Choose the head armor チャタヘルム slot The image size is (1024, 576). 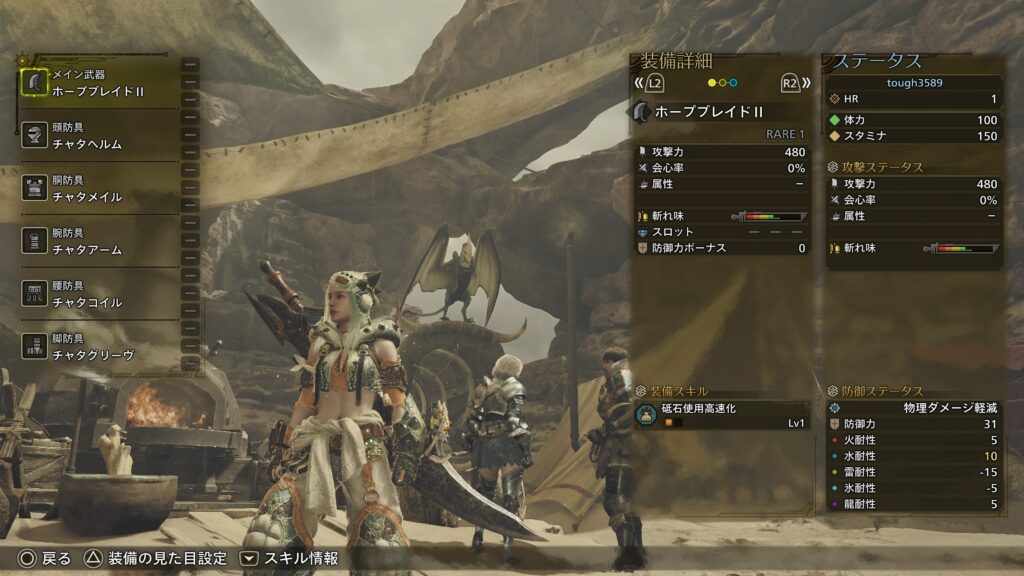98,136
